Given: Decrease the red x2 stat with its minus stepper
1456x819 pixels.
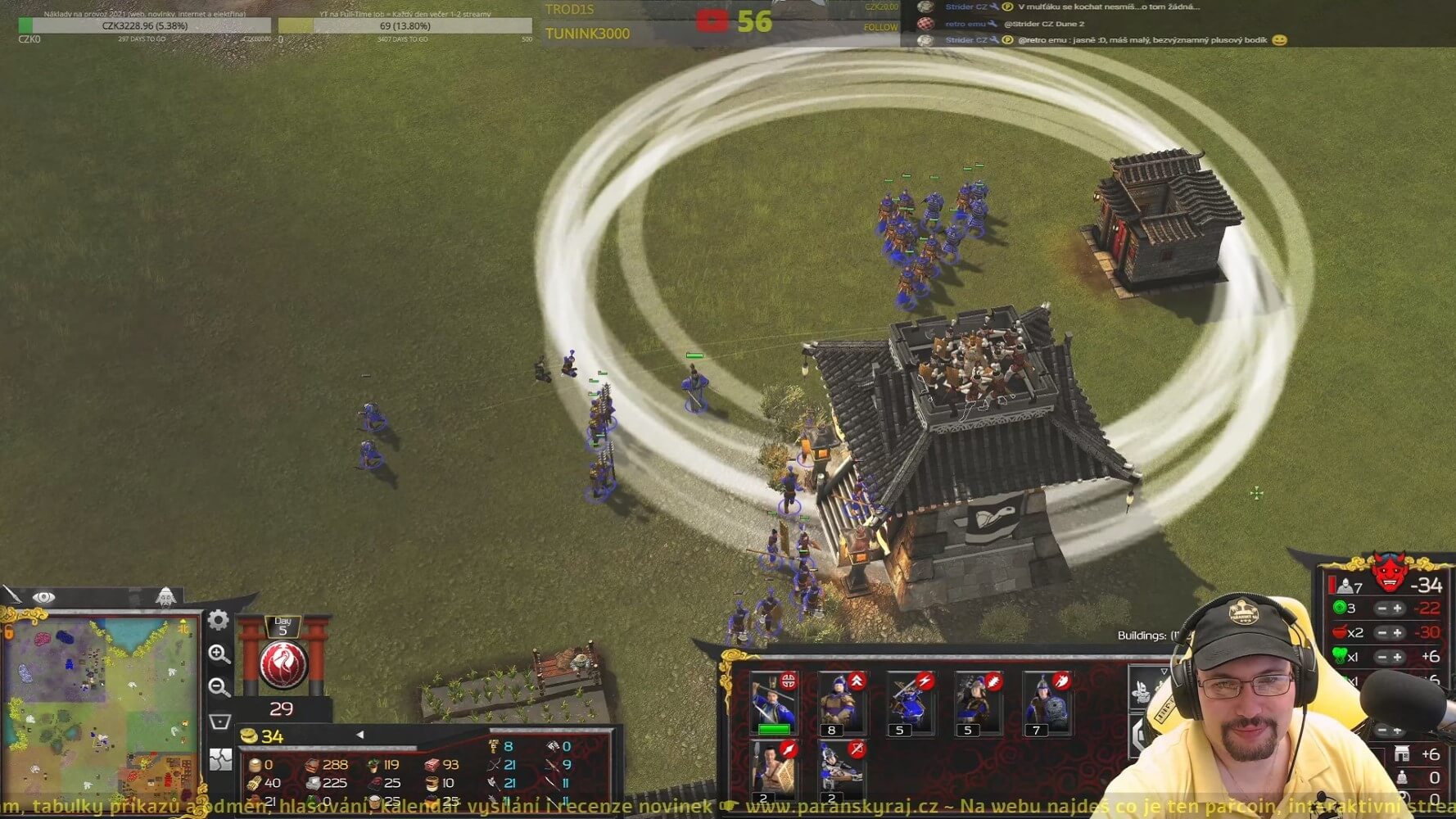Looking at the screenshot, I should pos(1382,632).
